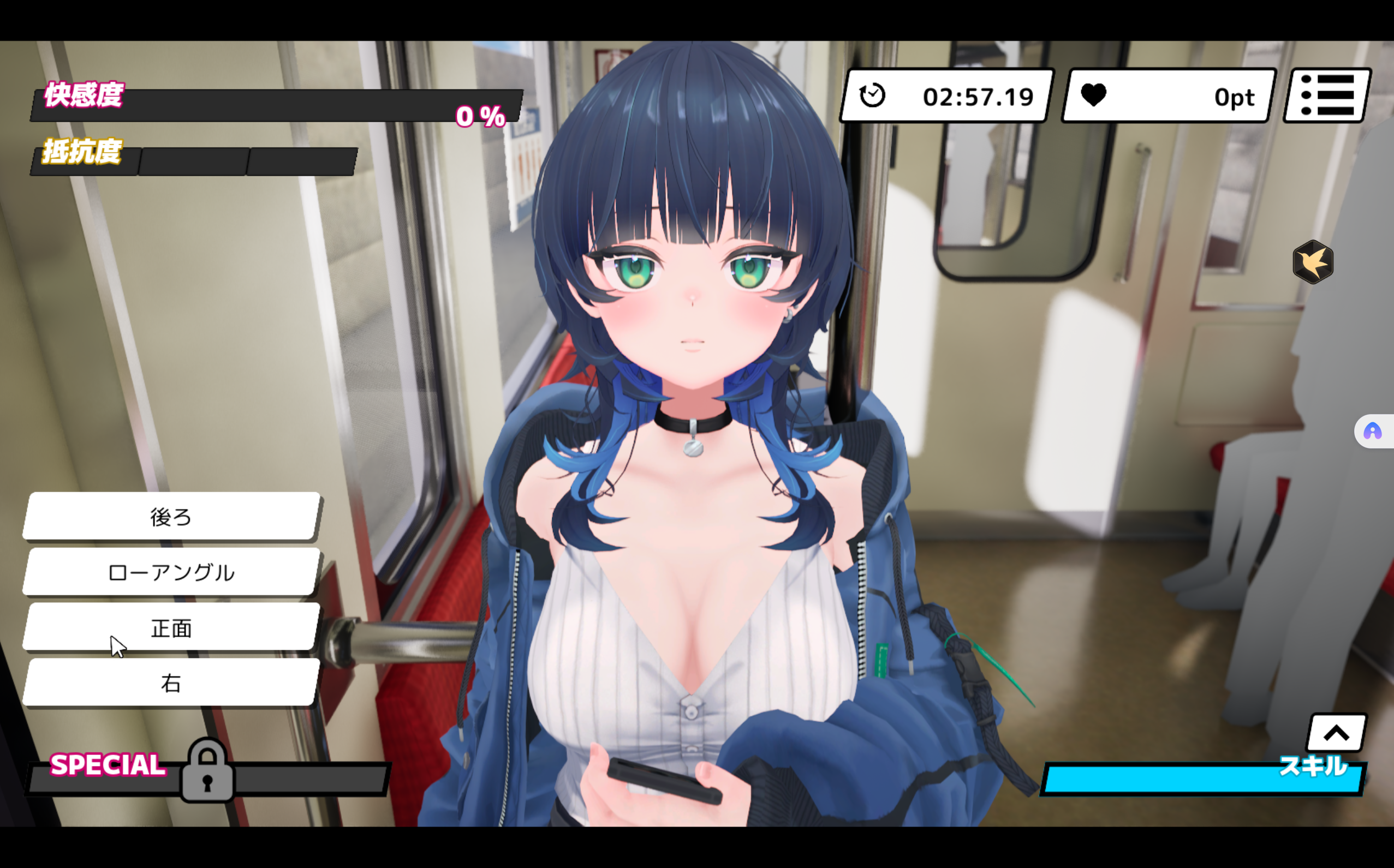This screenshot has width=1394, height=868.
Task: Click the locked SPECIAL padlock
Action: [x=207, y=771]
